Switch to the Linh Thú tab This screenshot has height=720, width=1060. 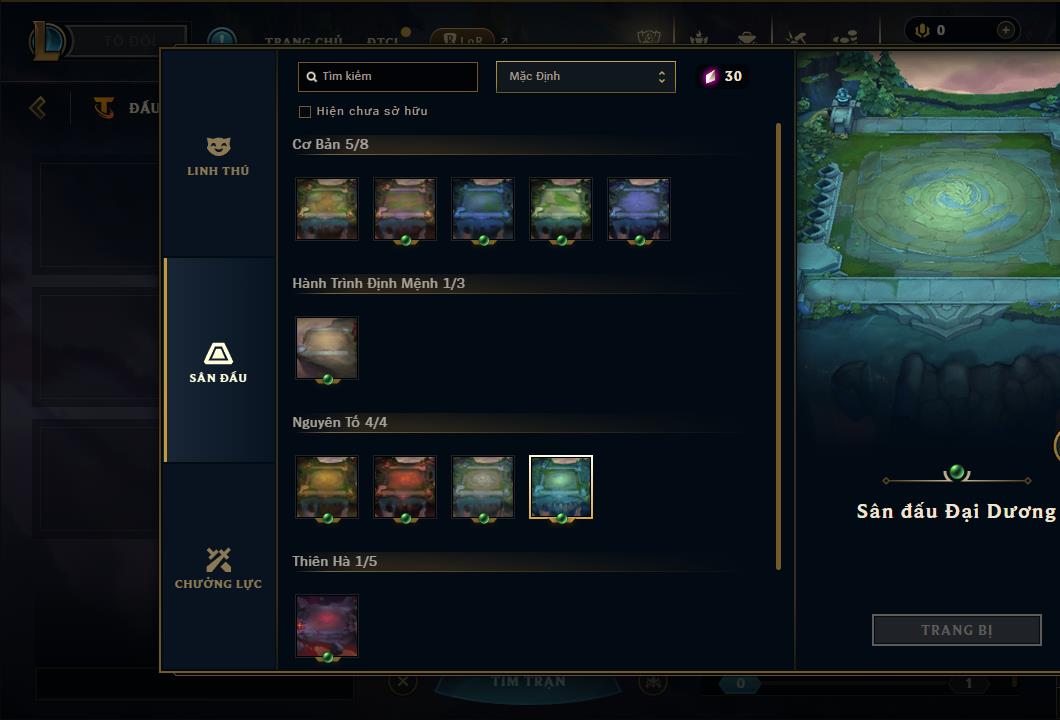[x=218, y=156]
